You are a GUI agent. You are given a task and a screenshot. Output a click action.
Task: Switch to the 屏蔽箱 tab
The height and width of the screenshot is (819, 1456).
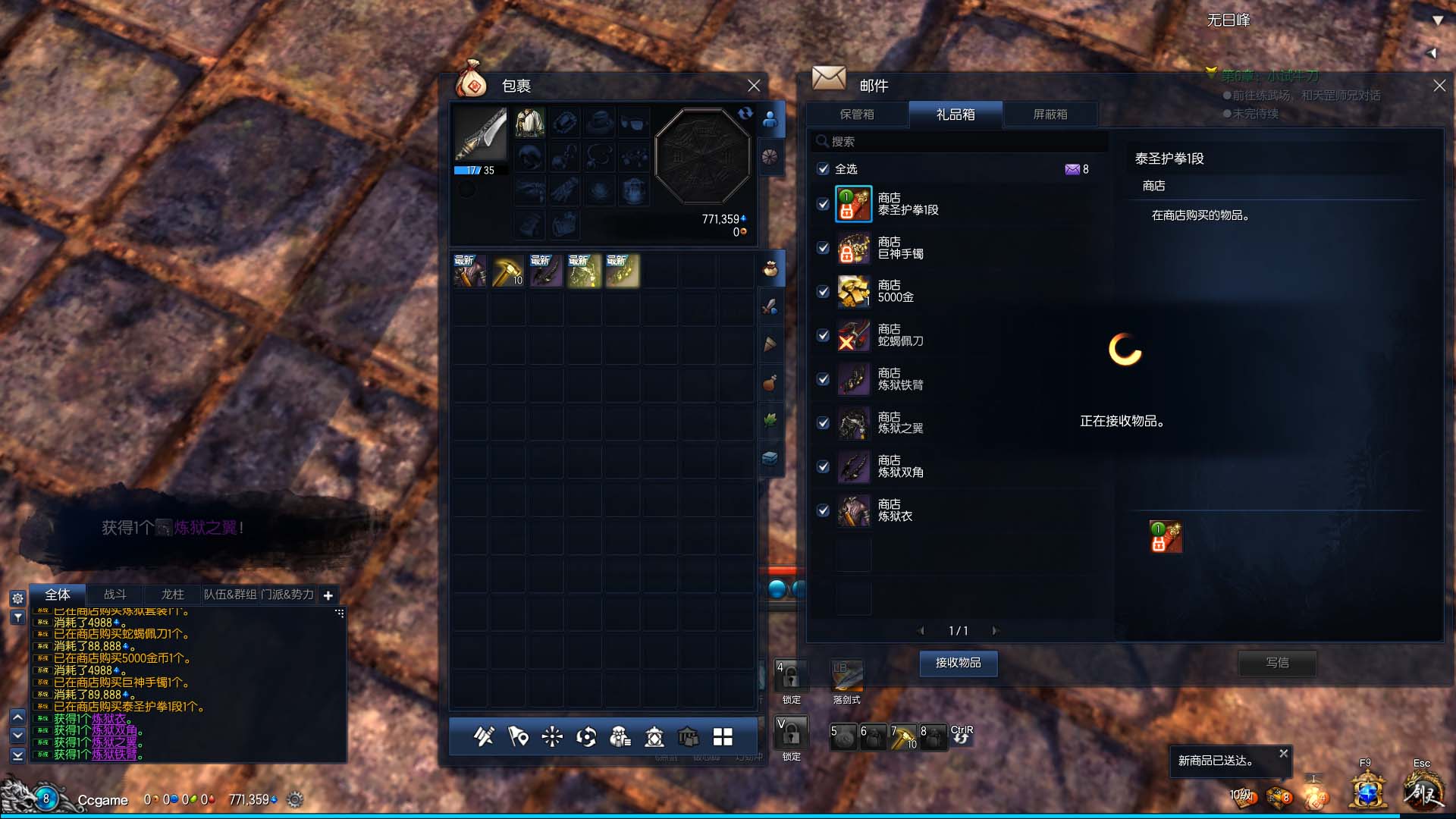1050,115
